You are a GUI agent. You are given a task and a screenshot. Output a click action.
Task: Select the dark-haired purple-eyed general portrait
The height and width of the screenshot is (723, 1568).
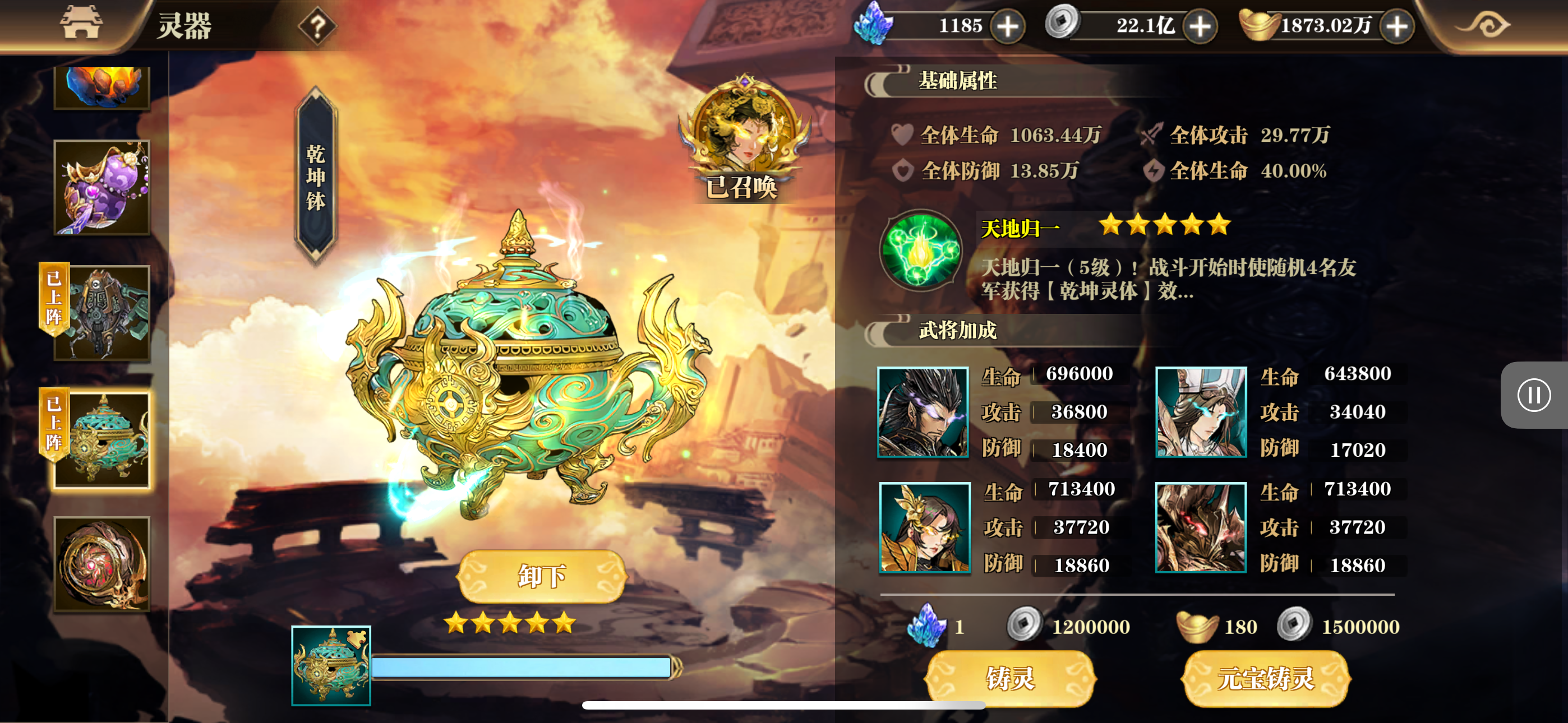[x=923, y=412]
